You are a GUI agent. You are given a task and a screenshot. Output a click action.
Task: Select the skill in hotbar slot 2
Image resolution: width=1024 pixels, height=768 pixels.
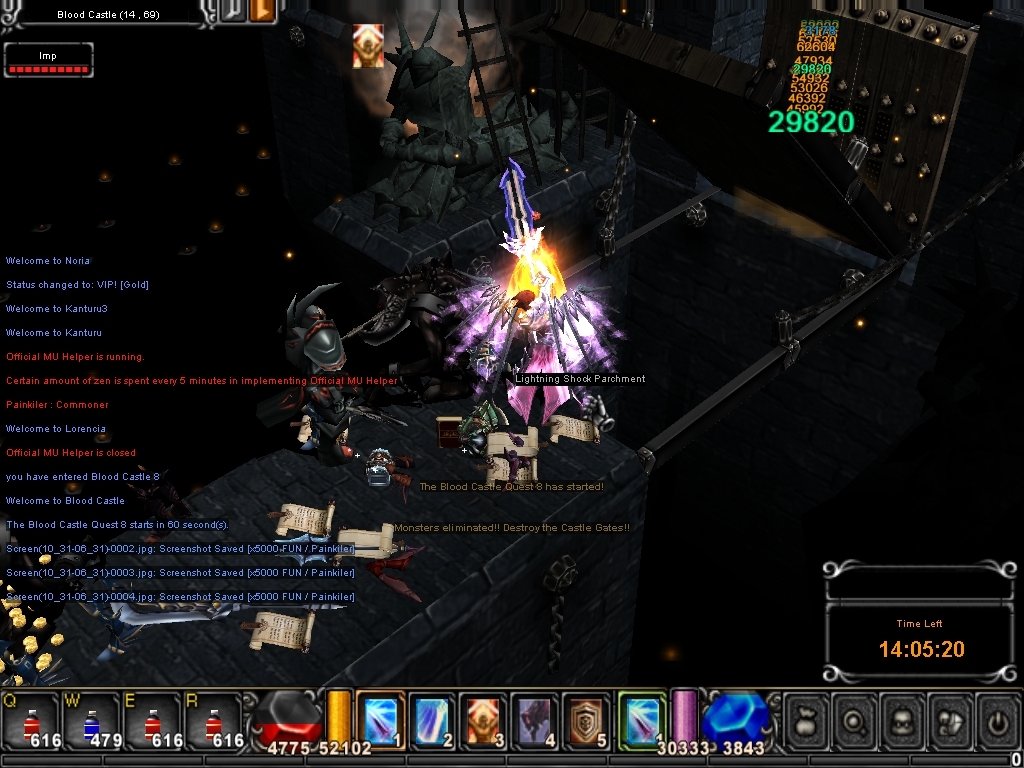pos(432,720)
